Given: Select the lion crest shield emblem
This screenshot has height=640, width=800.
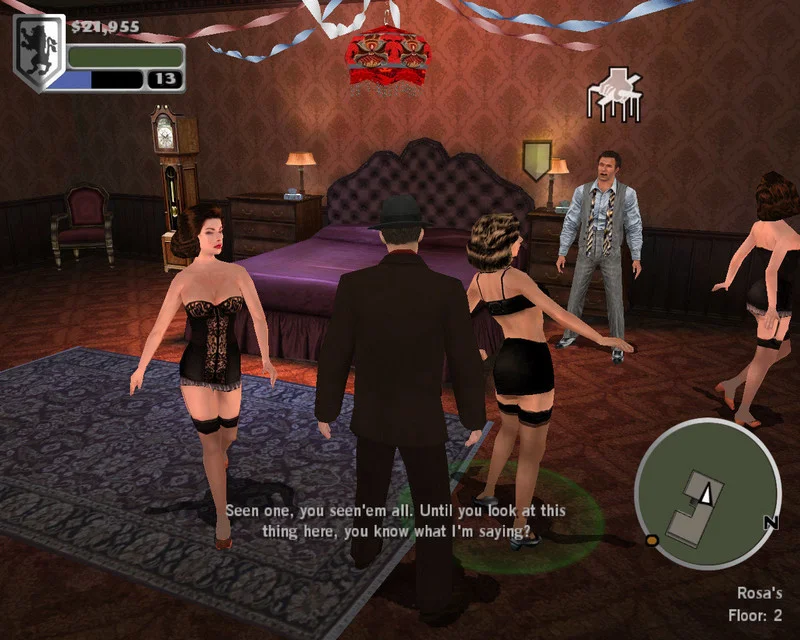Looking at the screenshot, I should [39, 53].
